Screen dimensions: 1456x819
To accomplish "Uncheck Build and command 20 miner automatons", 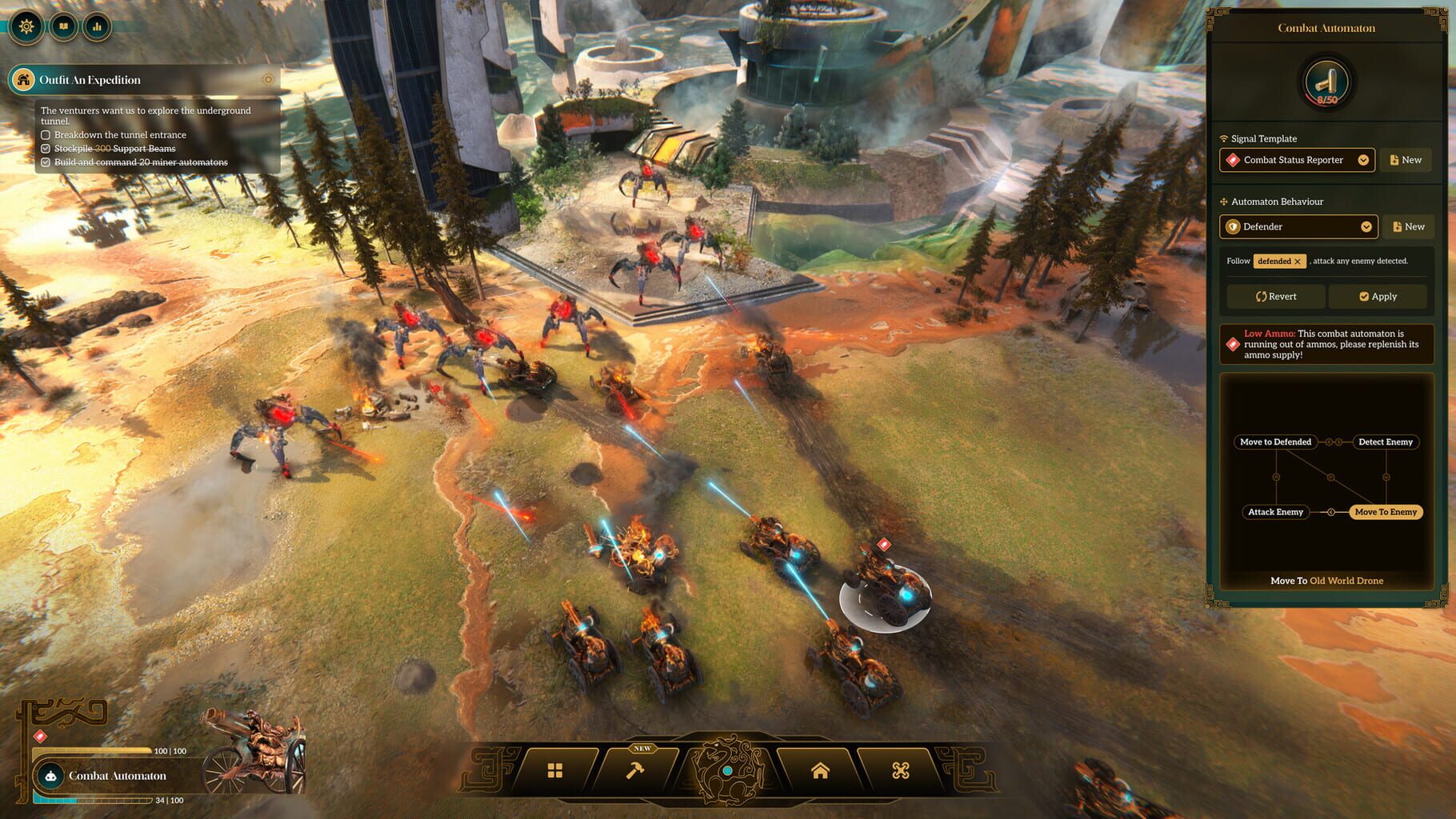I will 46,162.
